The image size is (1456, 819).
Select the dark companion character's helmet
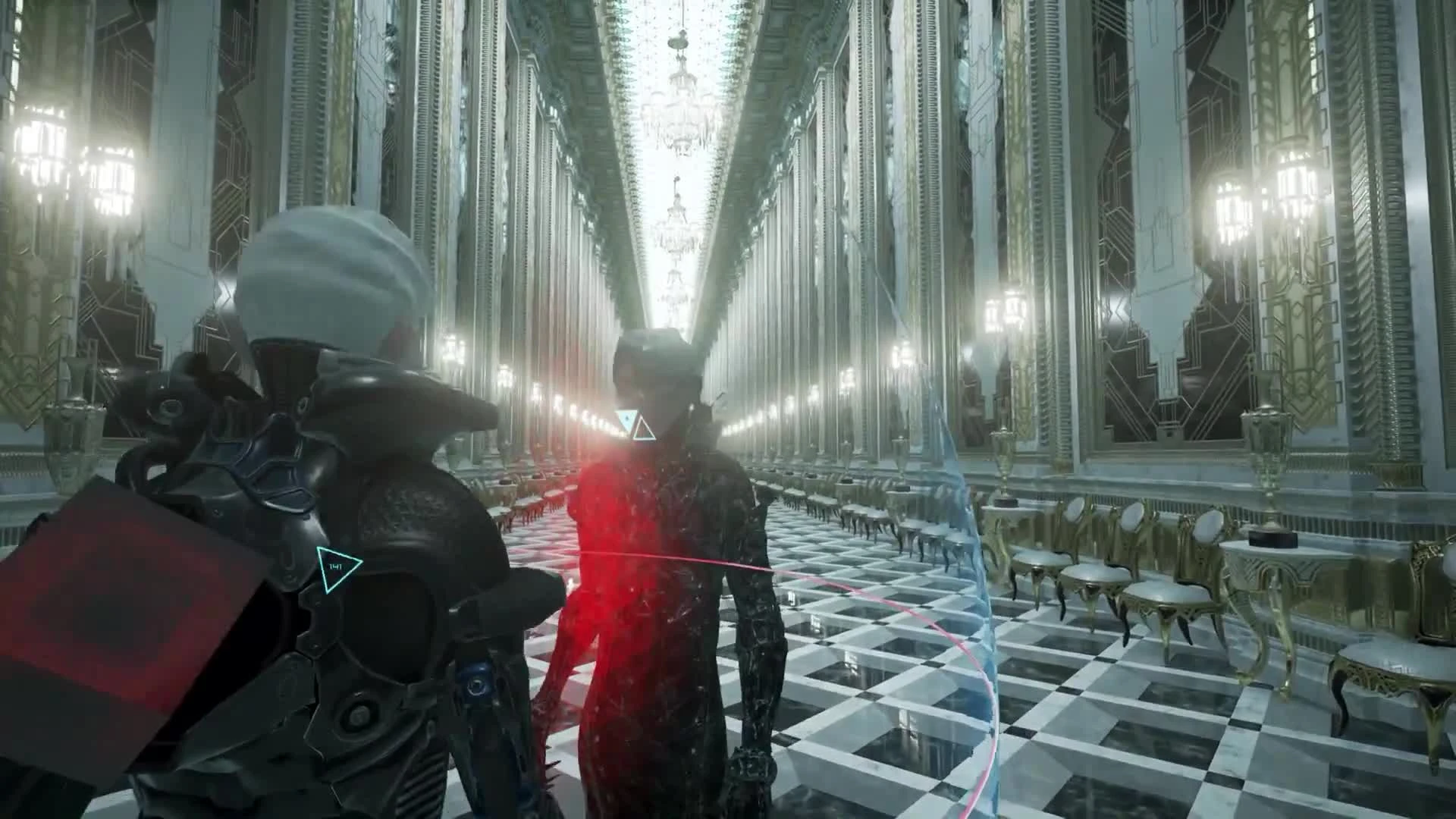point(656,356)
